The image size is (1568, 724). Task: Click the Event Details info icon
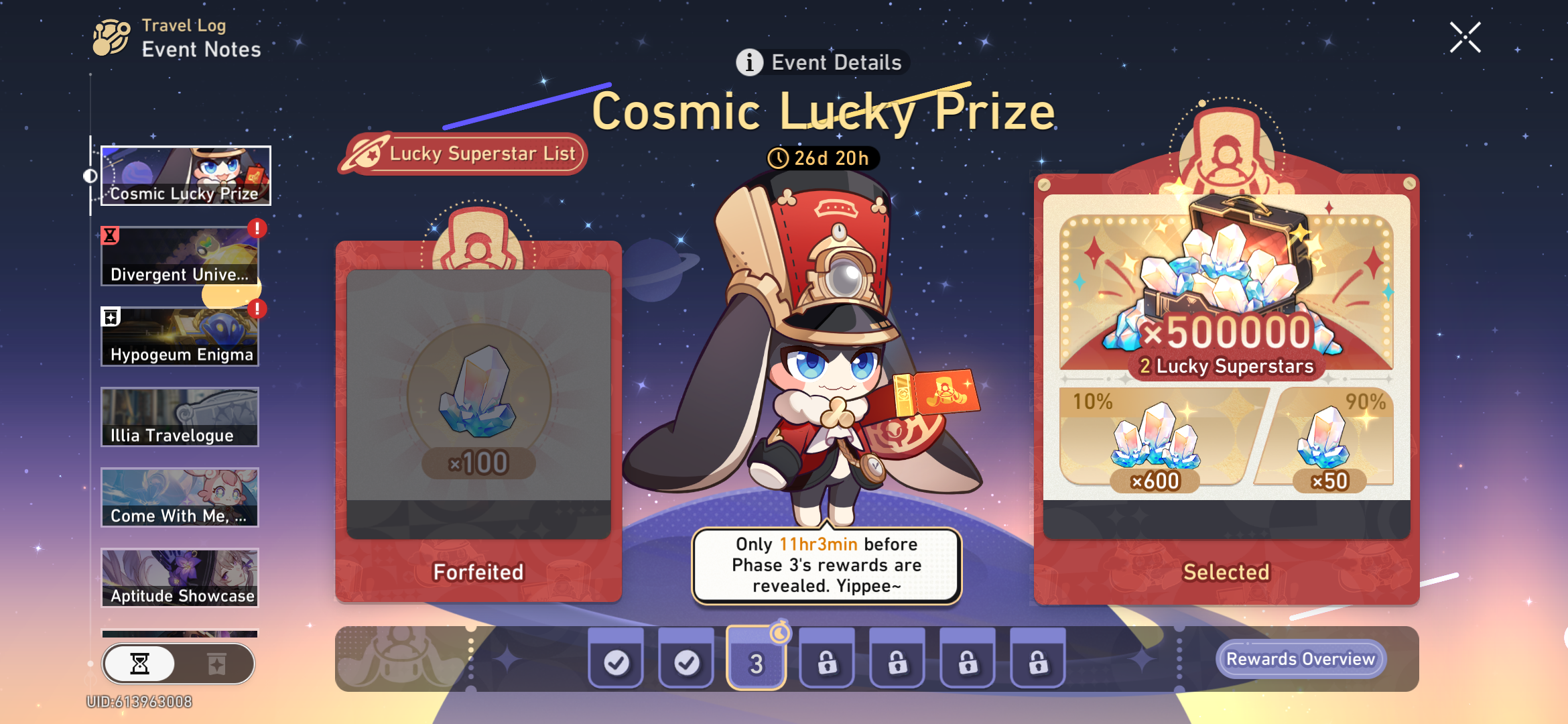pyautogui.click(x=748, y=62)
